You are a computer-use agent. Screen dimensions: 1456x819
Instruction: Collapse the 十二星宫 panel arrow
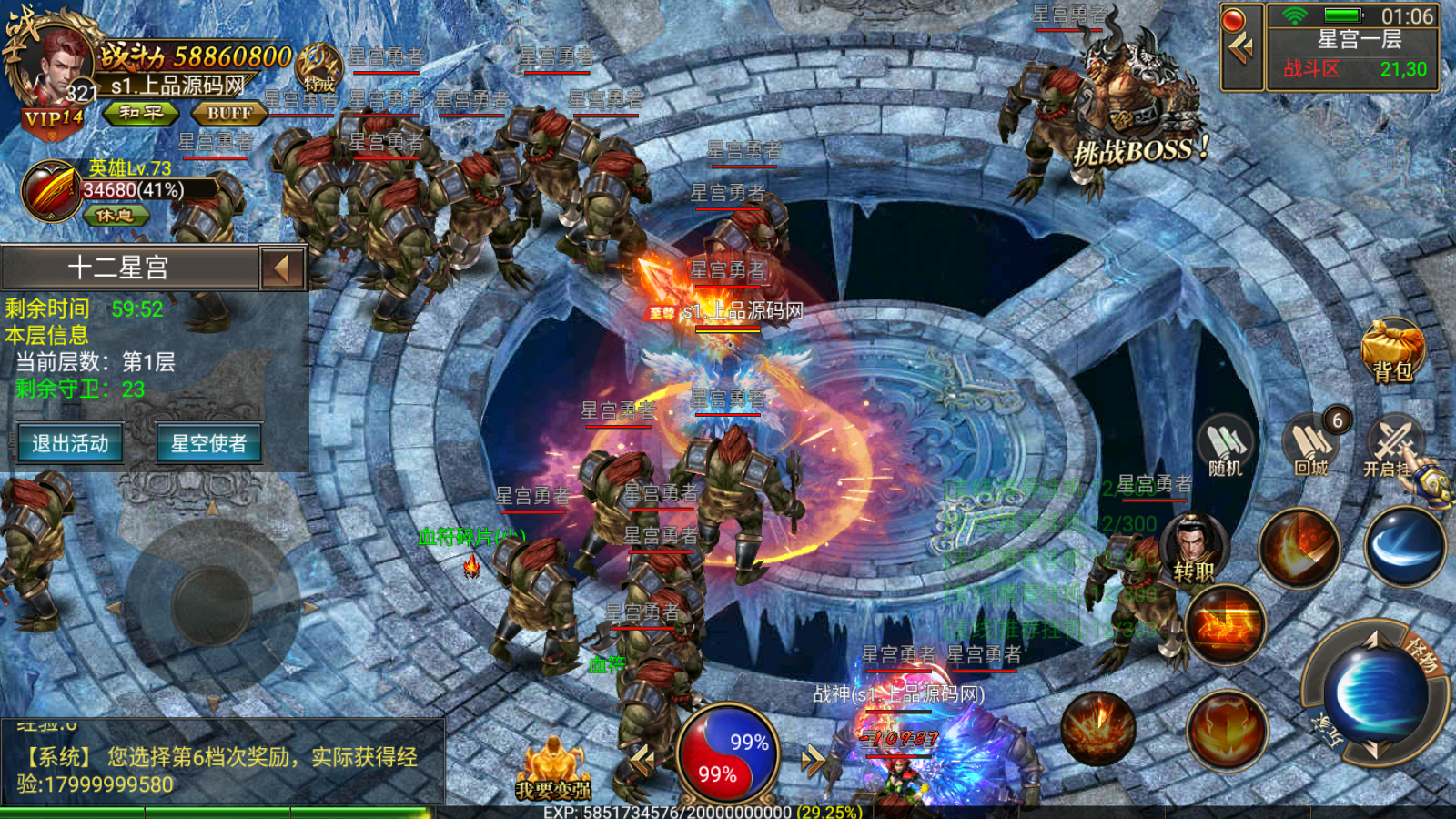click(282, 268)
